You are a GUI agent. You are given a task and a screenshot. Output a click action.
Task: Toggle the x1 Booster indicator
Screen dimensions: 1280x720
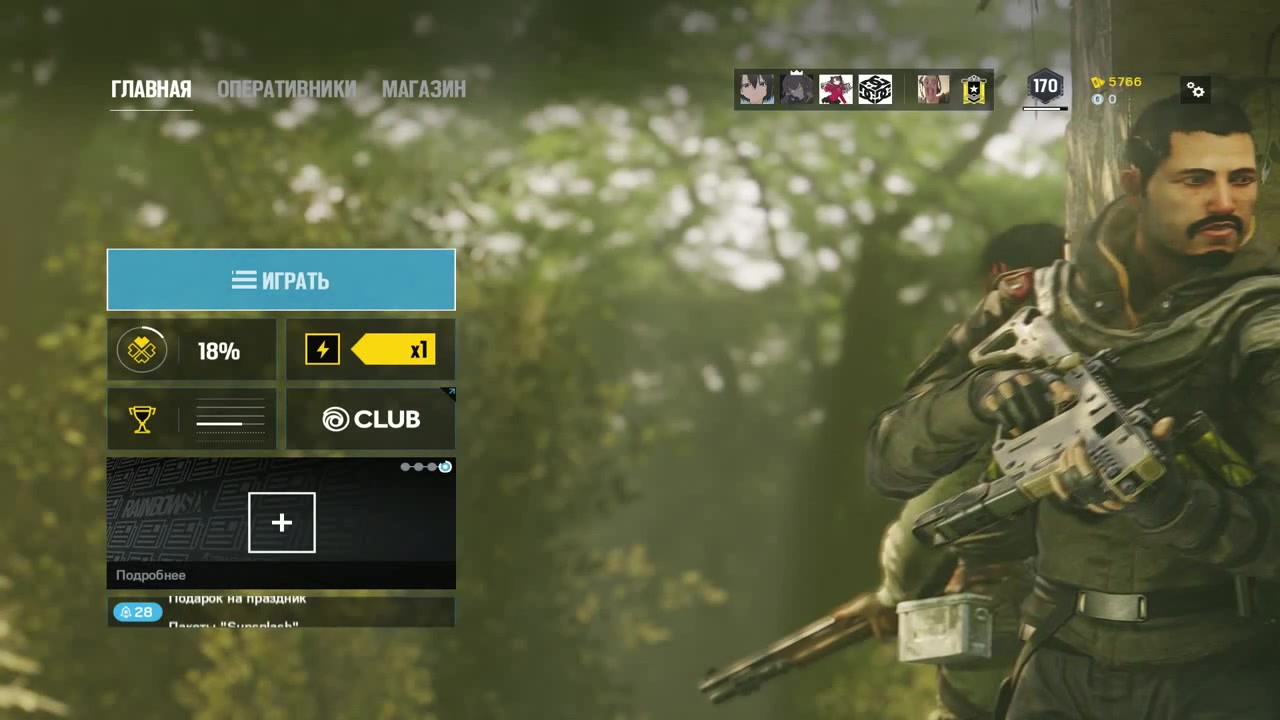[x=370, y=349]
